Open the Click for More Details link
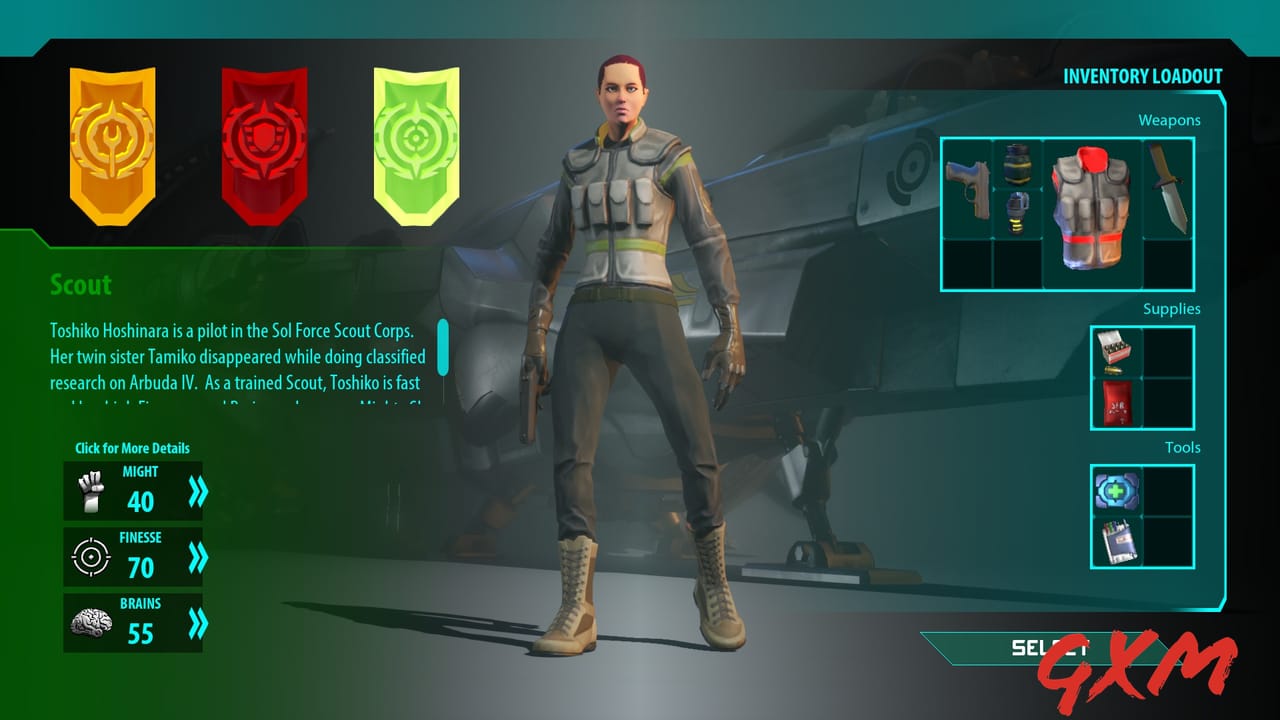The image size is (1280, 720). pyautogui.click(x=133, y=448)
